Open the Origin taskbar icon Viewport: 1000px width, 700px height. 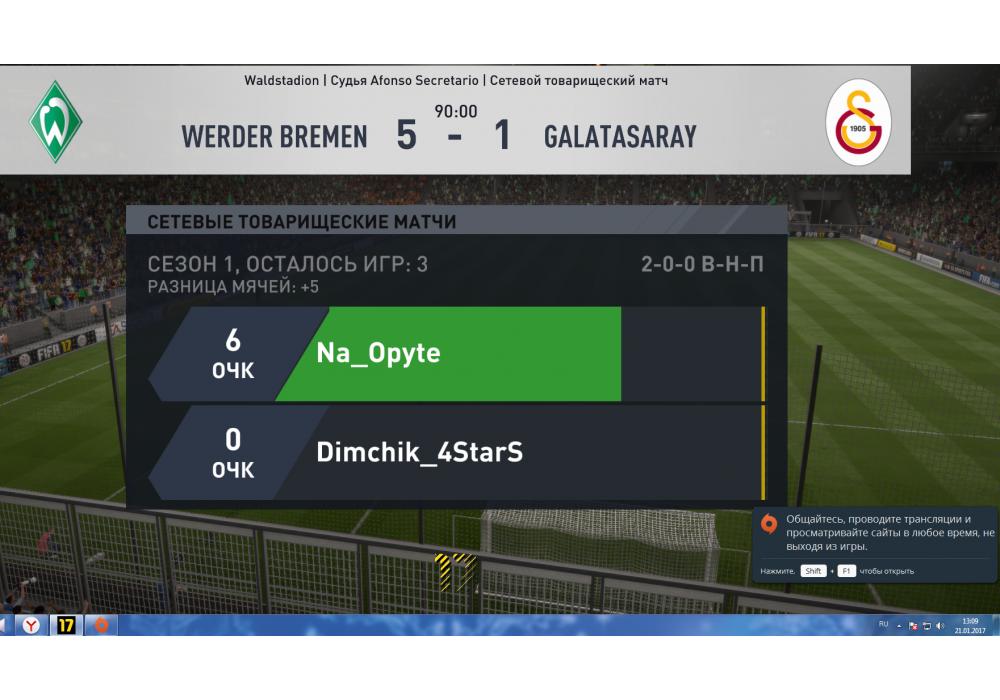pos(100,625)
